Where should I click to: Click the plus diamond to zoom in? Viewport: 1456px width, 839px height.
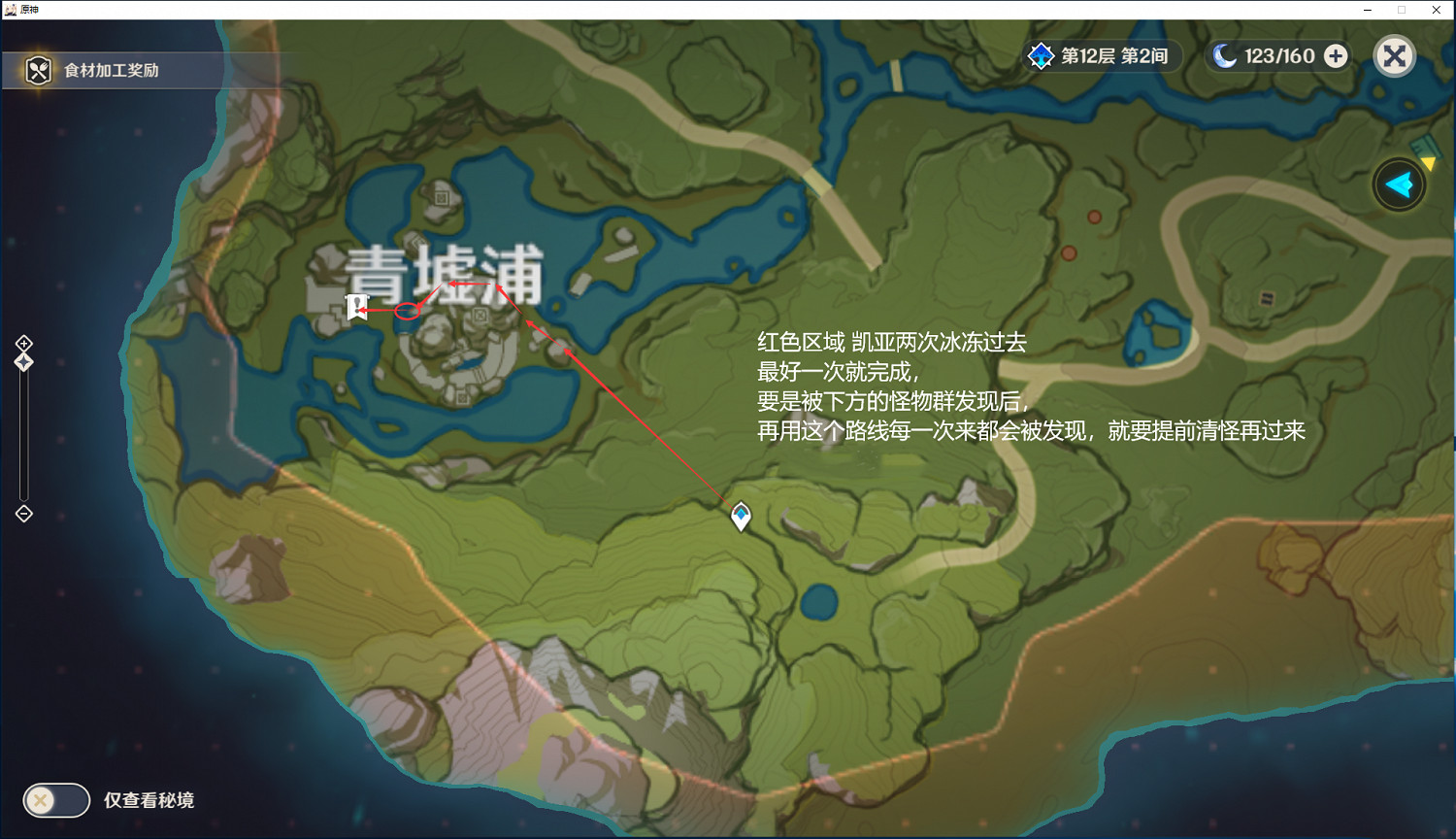[23, 342]
